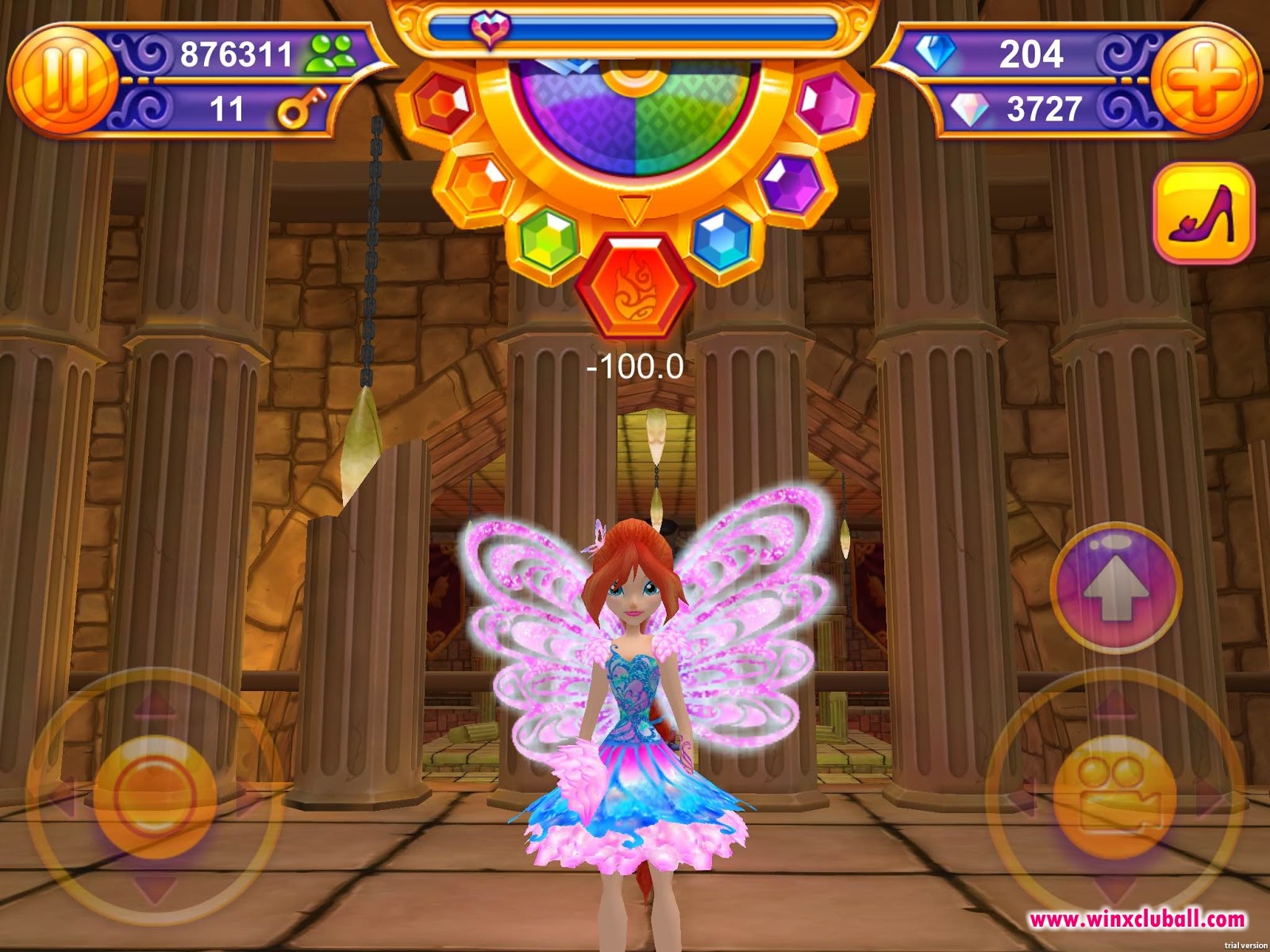
Task: Tap the rainbow power dial
Action: [635, 127]
